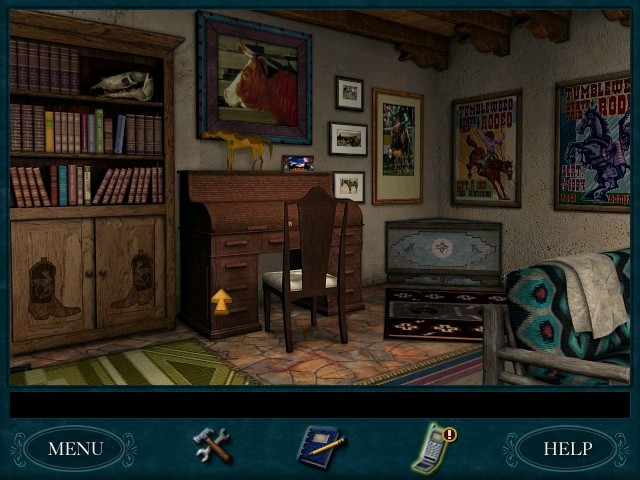Open the MENU button

(x=75, y=448)
